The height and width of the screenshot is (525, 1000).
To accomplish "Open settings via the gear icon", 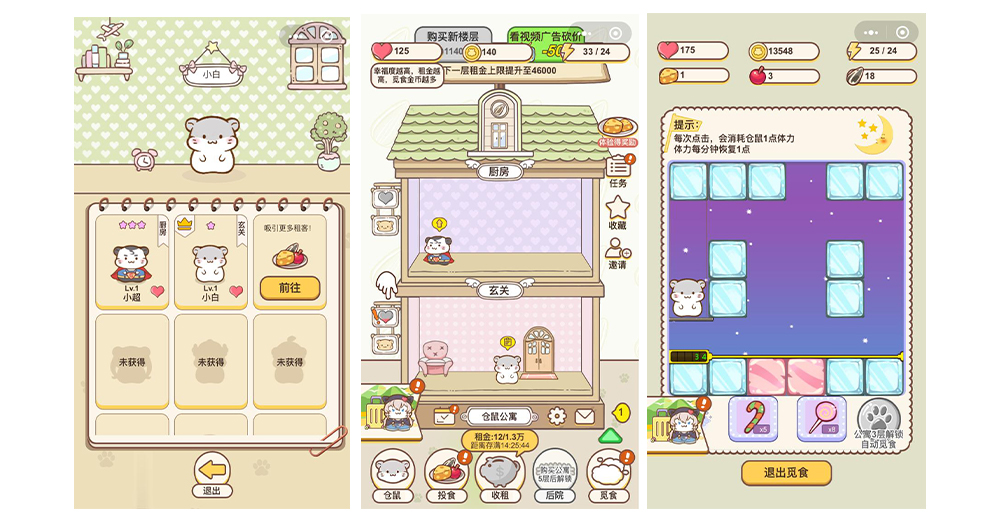I will click(x=557, y=415).
